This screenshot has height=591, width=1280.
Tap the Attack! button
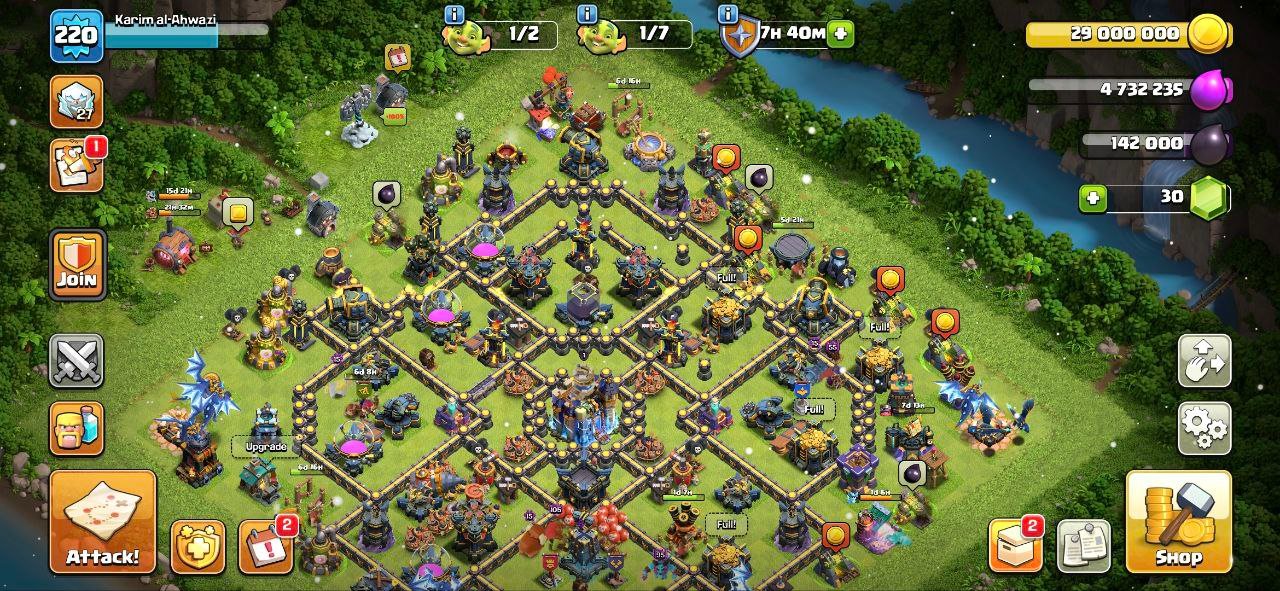point(103,522)
